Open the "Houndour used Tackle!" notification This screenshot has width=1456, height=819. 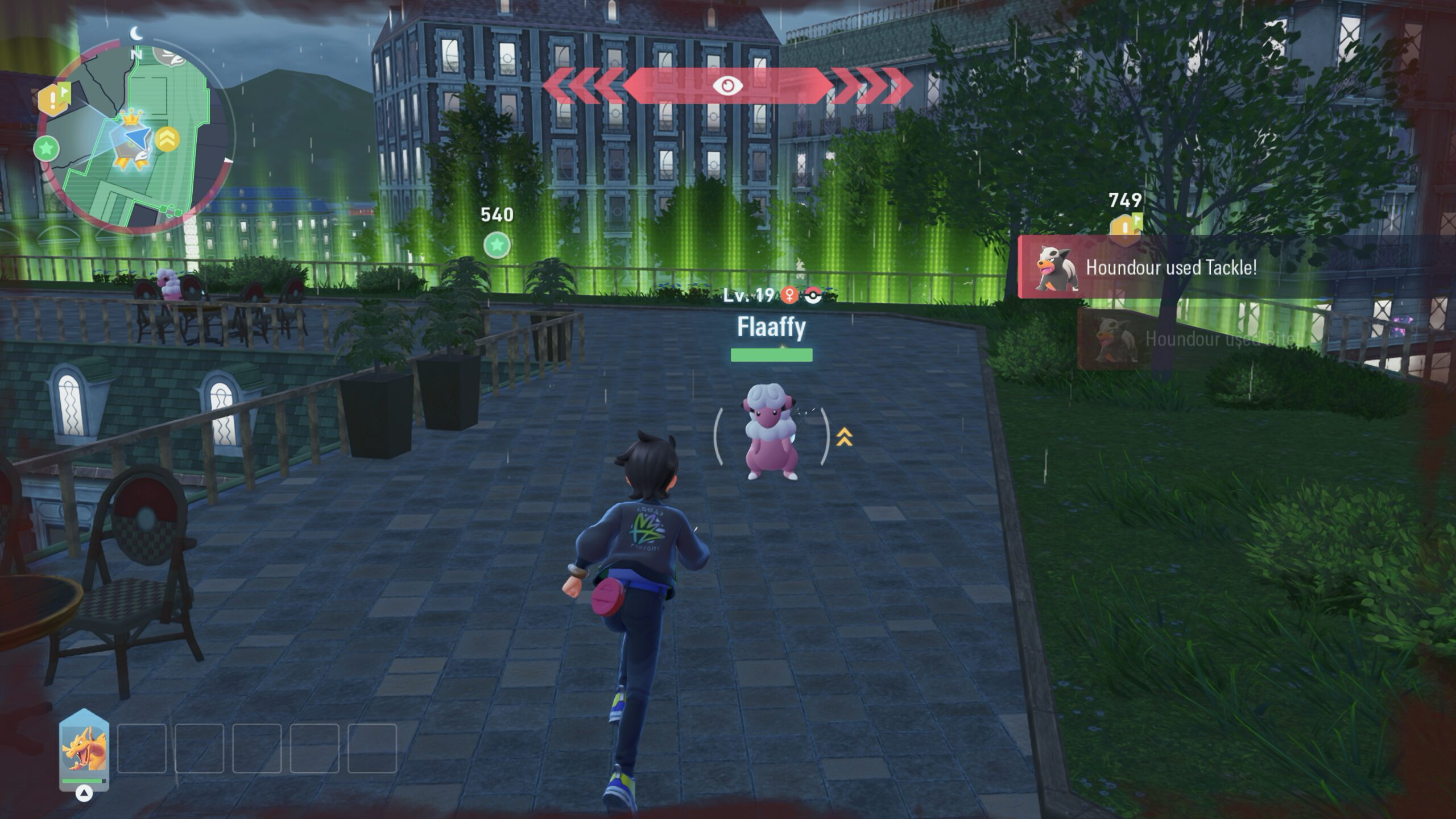tap(1170, 267)
